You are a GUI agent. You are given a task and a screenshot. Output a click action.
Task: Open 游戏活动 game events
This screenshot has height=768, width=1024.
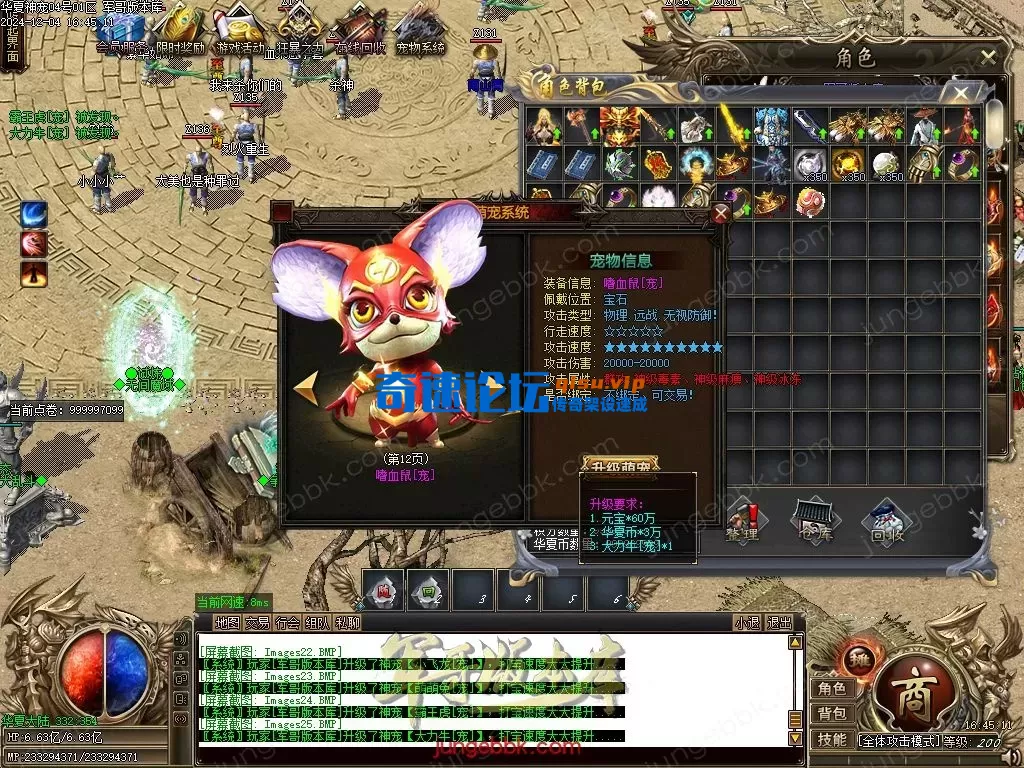pos(240,28)
